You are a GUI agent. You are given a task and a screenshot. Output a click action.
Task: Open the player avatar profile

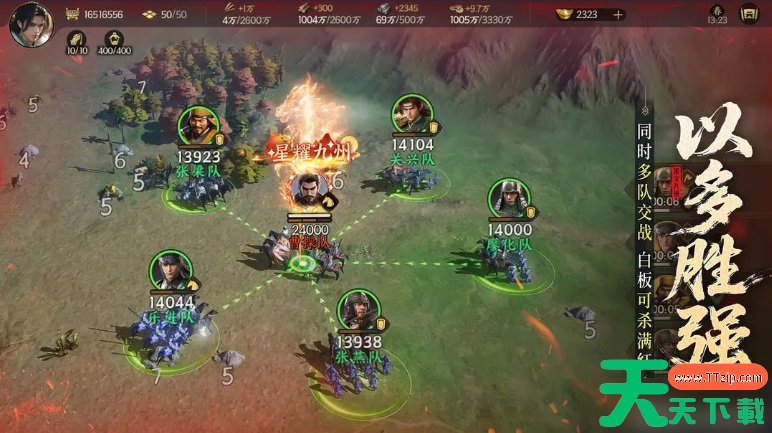tap(29, 23)
